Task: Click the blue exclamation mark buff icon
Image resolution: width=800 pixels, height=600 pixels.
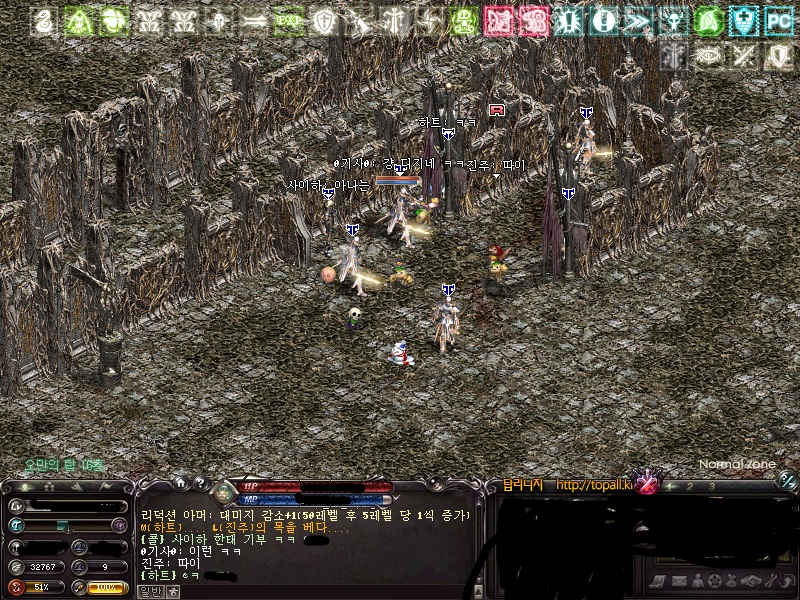Action: [603, 20]
